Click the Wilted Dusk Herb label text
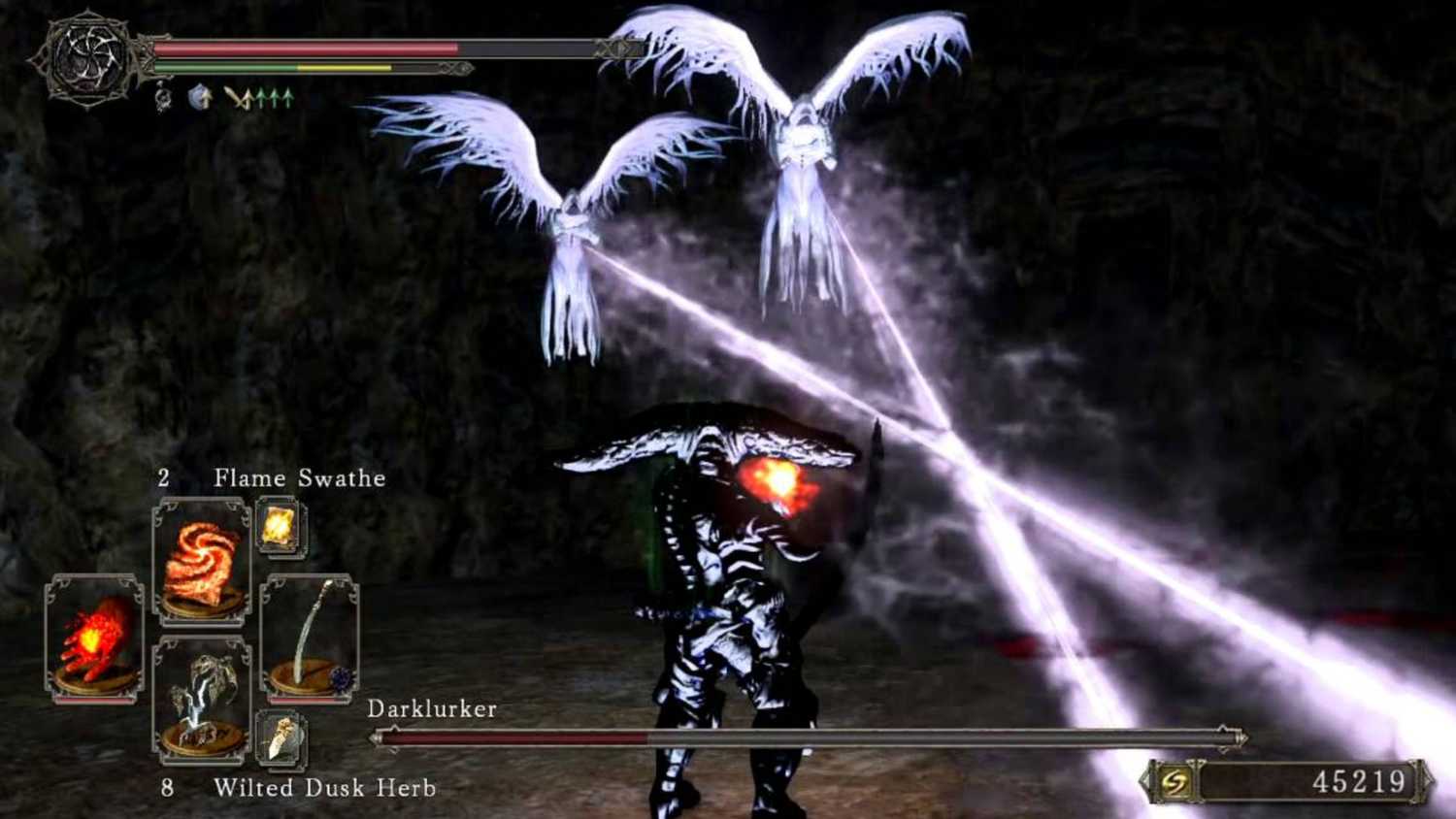 (325, 788)
